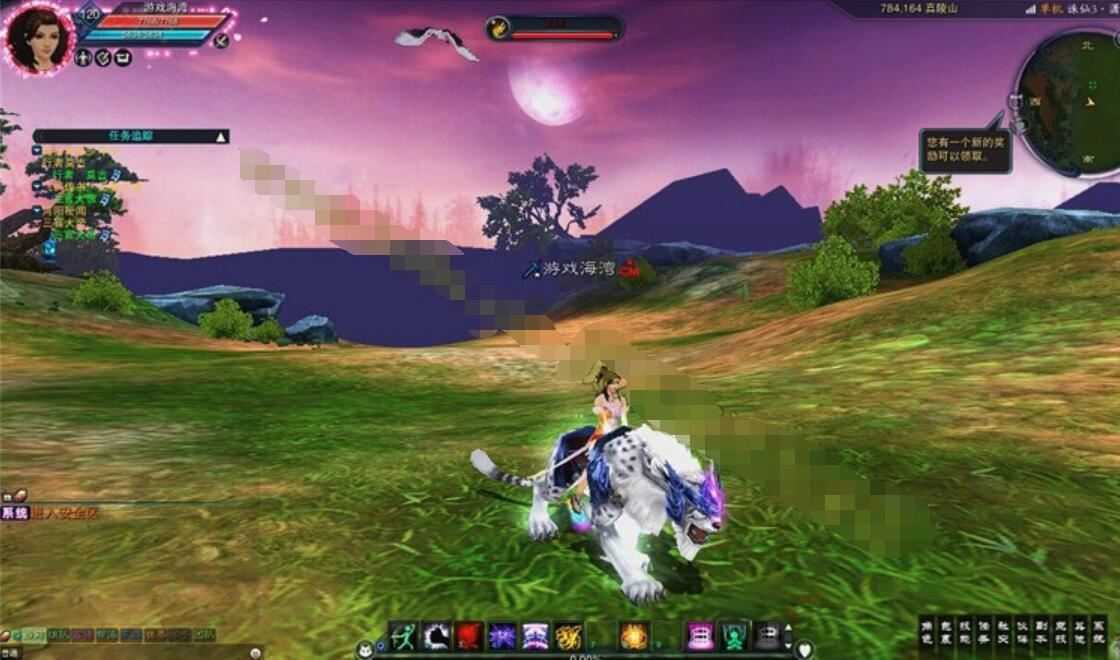Switch hotbar page with the up arrow
1120x660 pixels.
[x=786, y=629]
